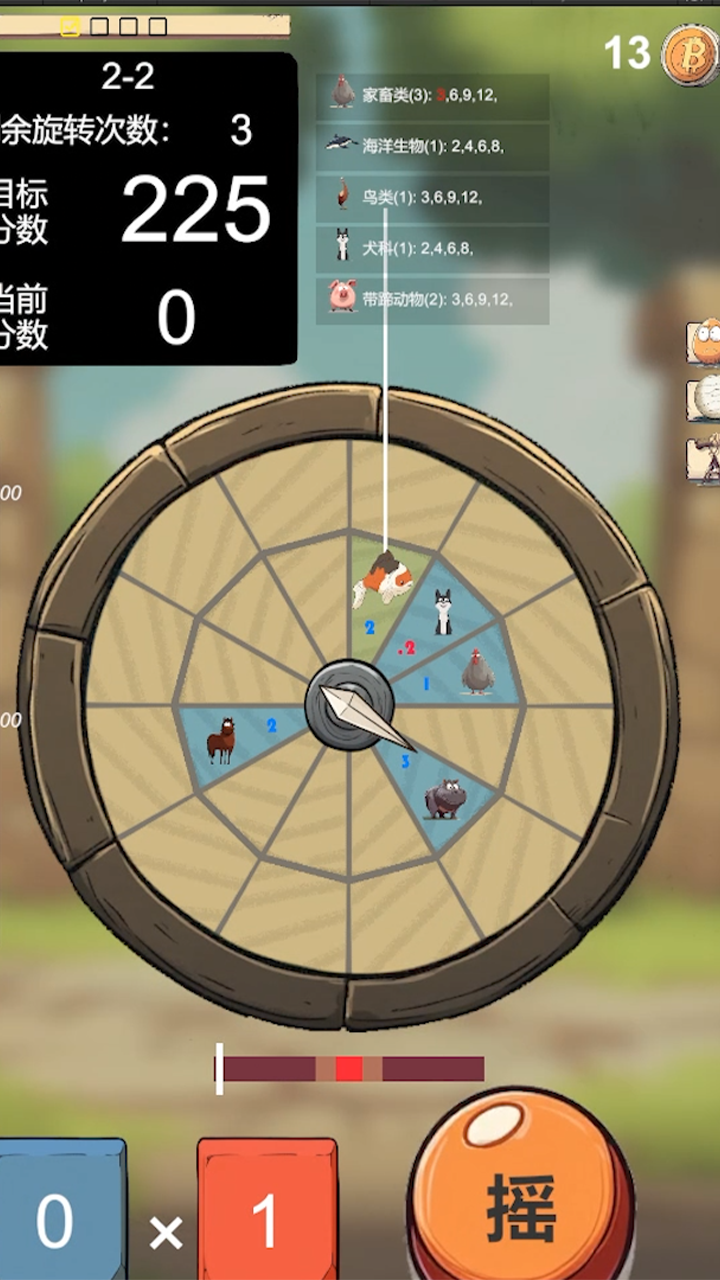
Task: Select the 犬科 category row
Action: click(x=432, y=248)
